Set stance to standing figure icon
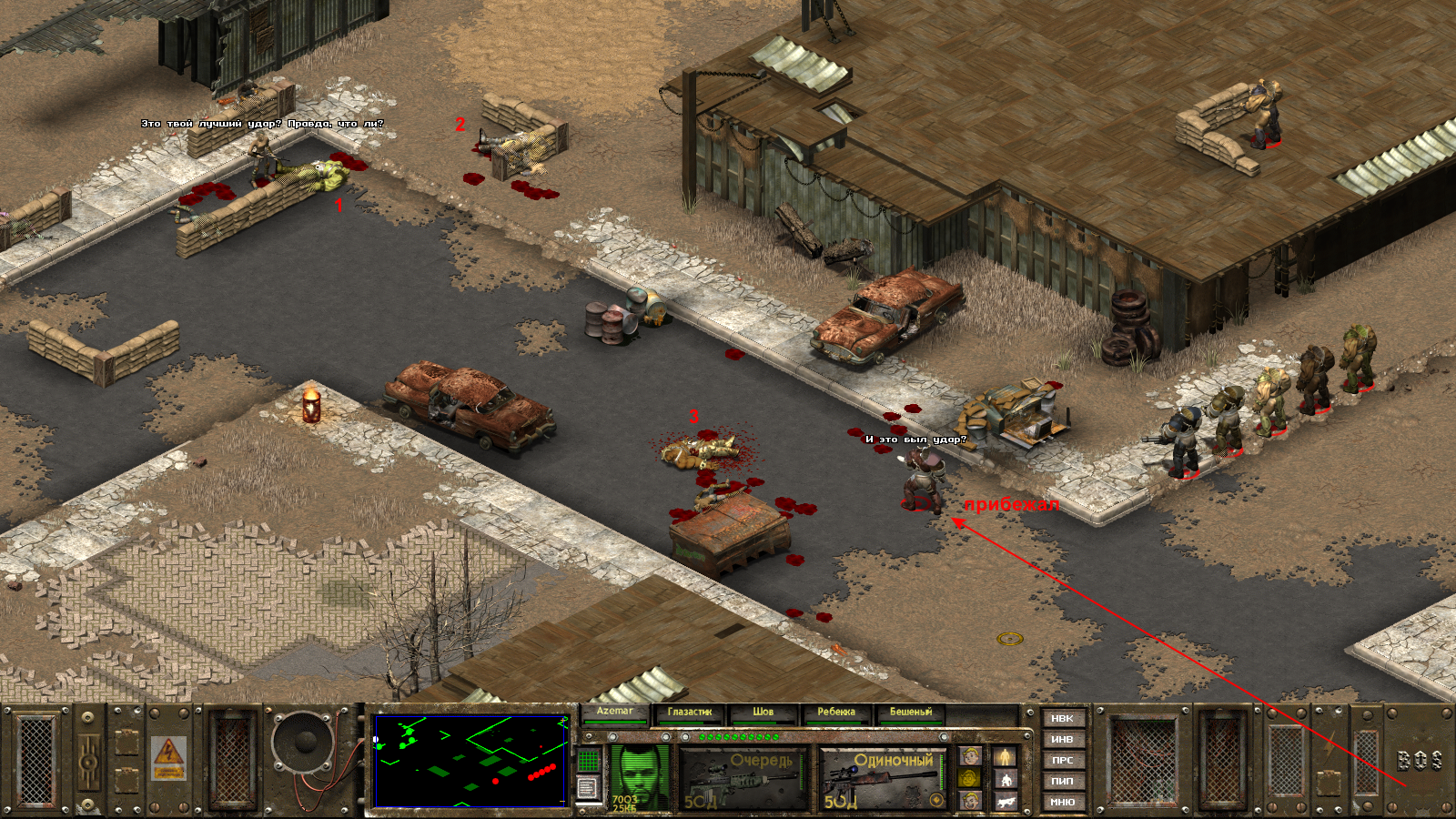The image size is (1456, 819). 1005,757
